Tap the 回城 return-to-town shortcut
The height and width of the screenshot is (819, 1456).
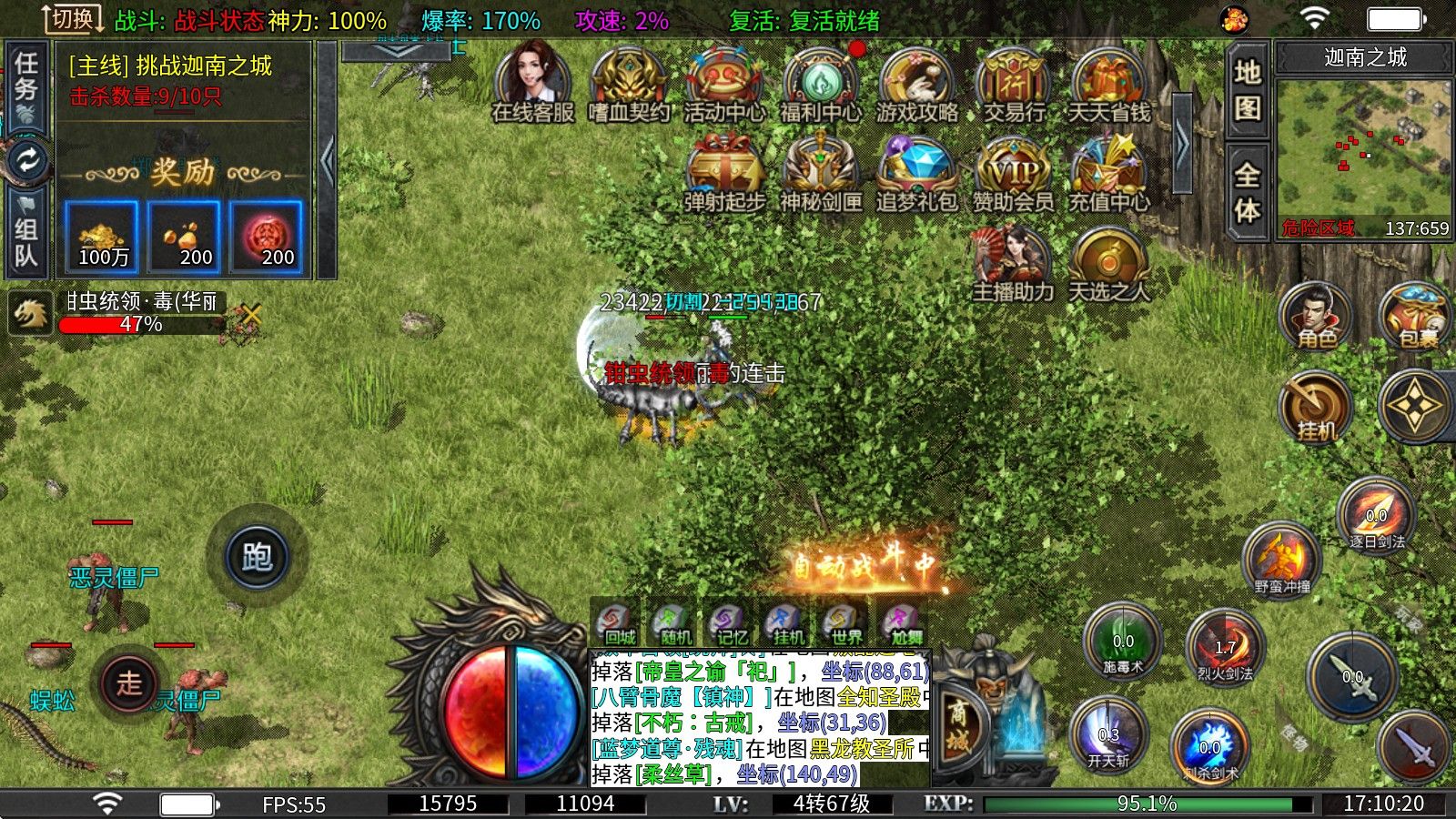(x=618, y=623)
